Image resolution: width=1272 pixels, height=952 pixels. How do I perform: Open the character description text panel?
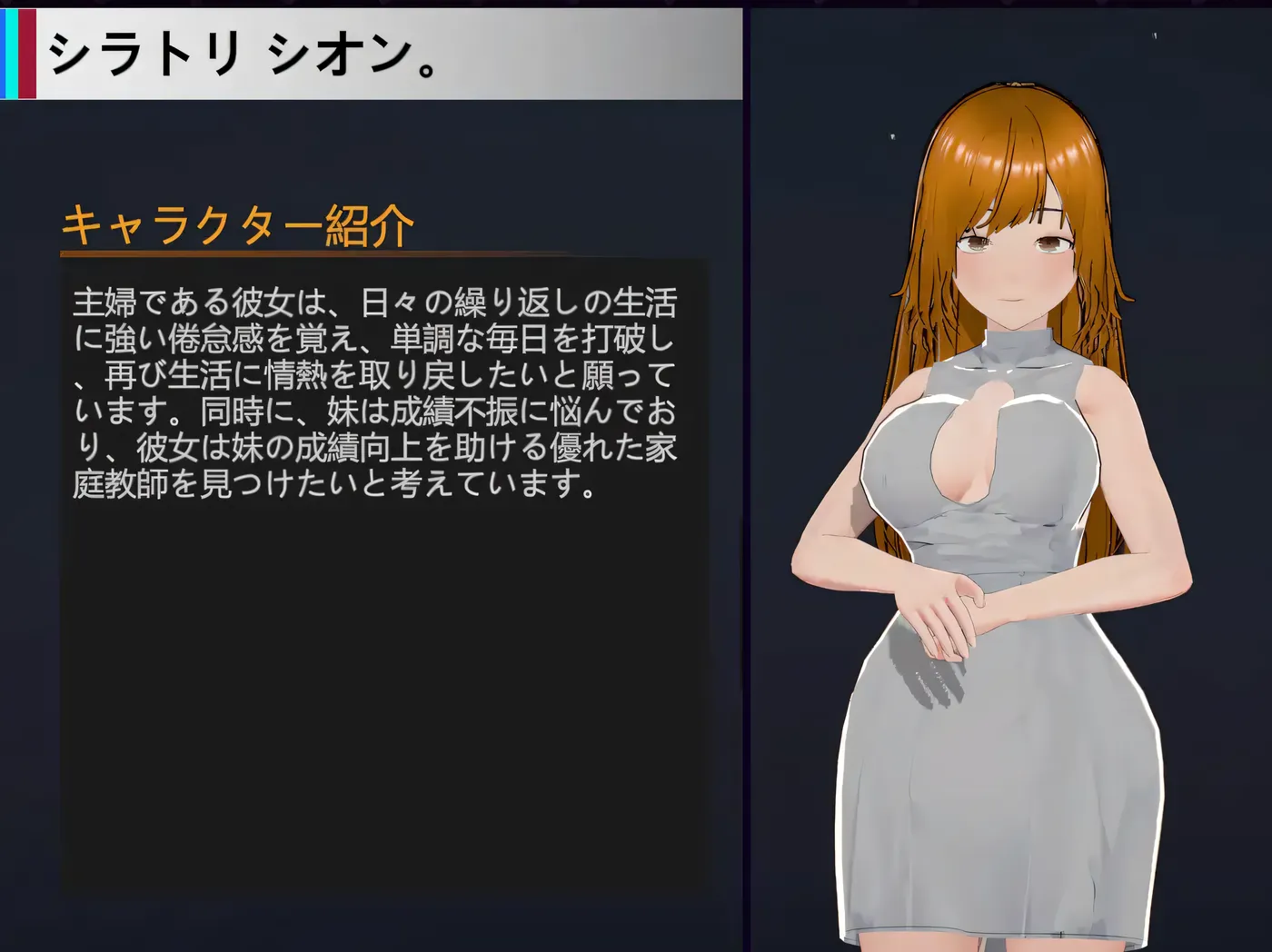pyautogui.click(x=382, y=391)
